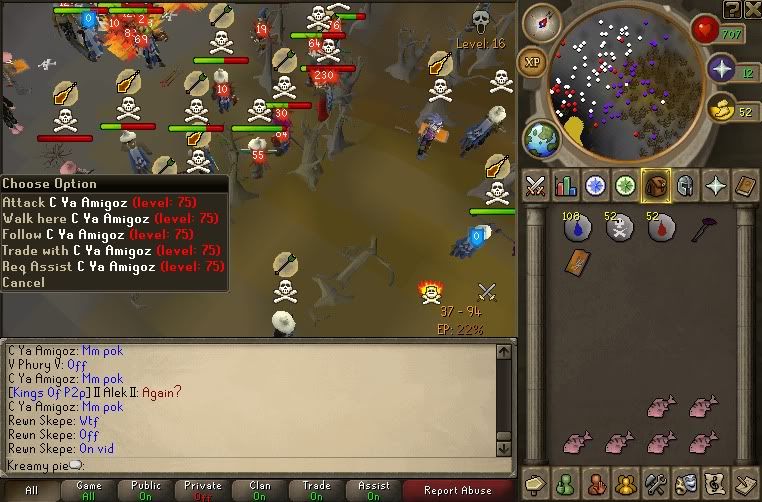Toggle run with the boot energy orb
The width and height of the screenshot is (762, 502).
(720, 108)
